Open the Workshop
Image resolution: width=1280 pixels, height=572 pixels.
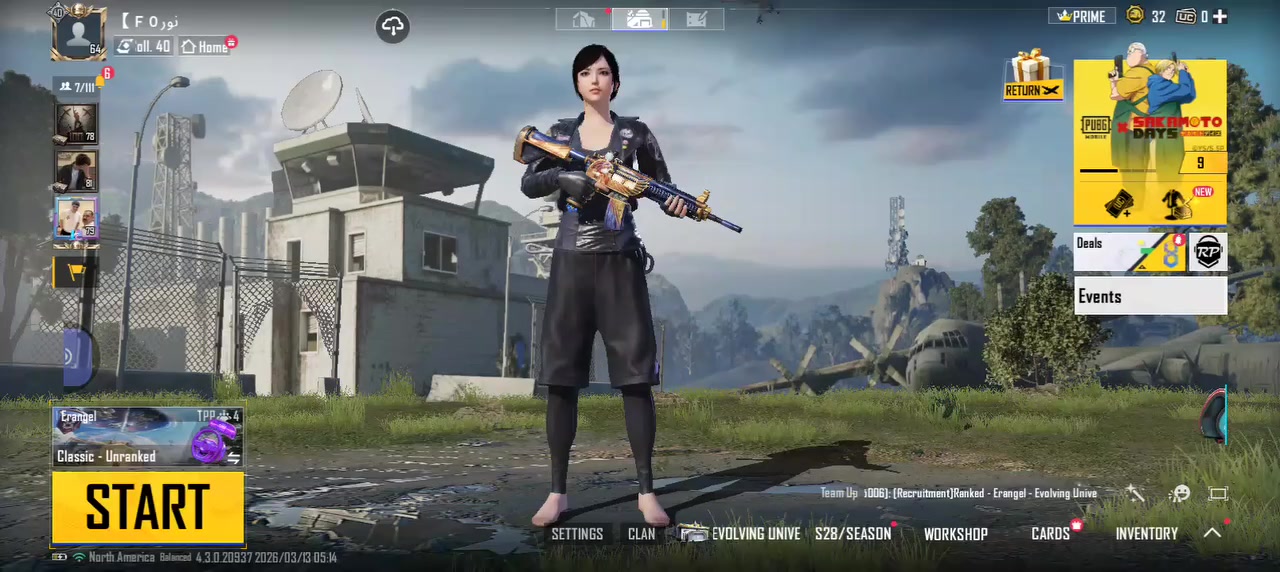click(955, 534)
